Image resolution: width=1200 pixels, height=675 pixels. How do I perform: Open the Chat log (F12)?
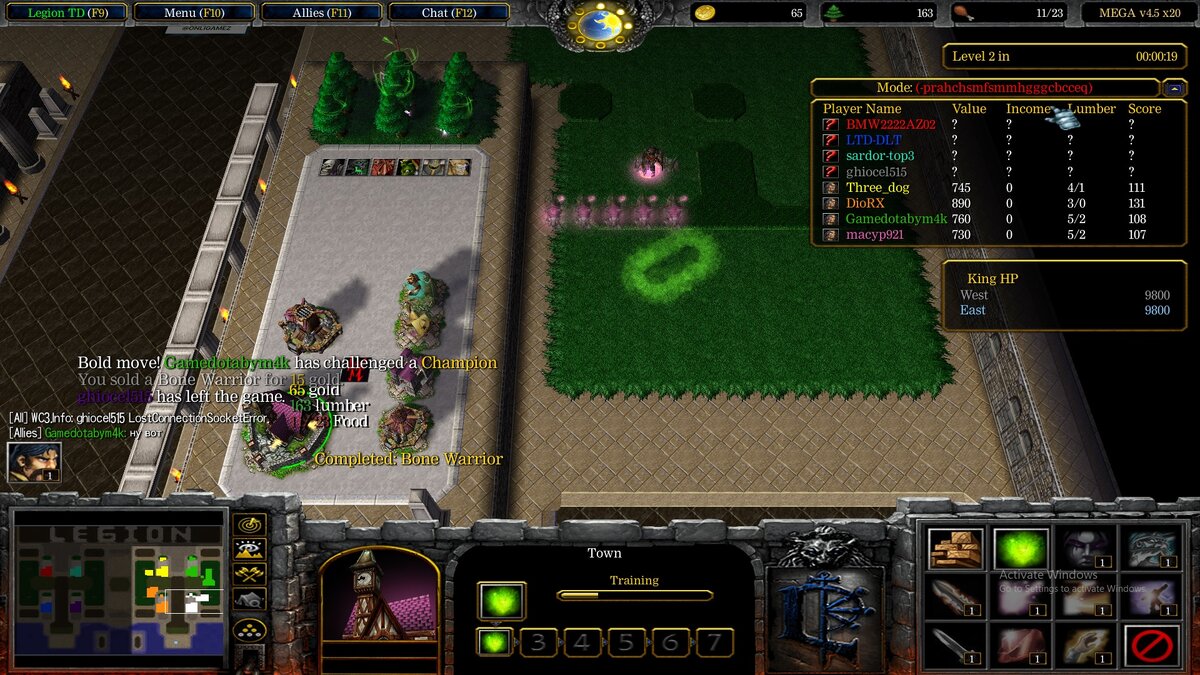click(449, 13)
